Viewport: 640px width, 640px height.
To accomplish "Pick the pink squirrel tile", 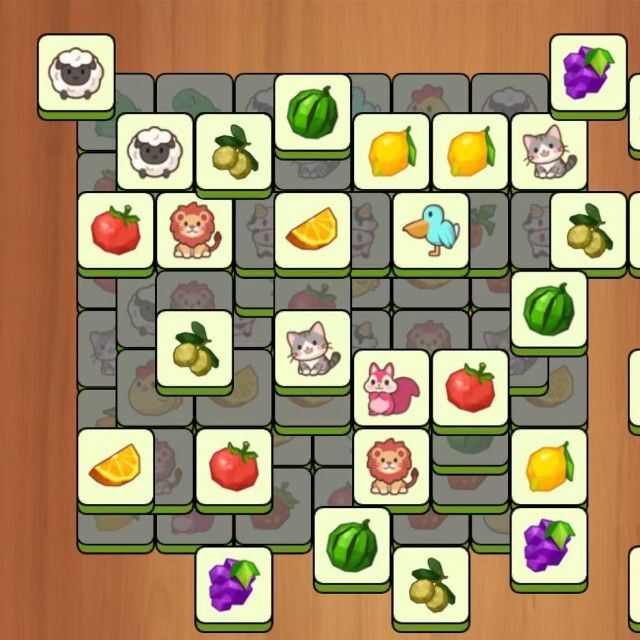I will click(391, 387).
